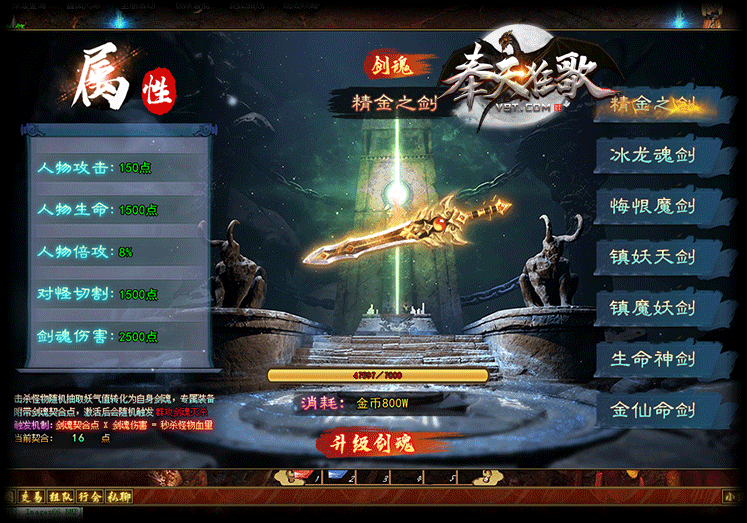Select the 金仙命剑 sword entry
The image size is (747, 523).
[x=653, y=409]
